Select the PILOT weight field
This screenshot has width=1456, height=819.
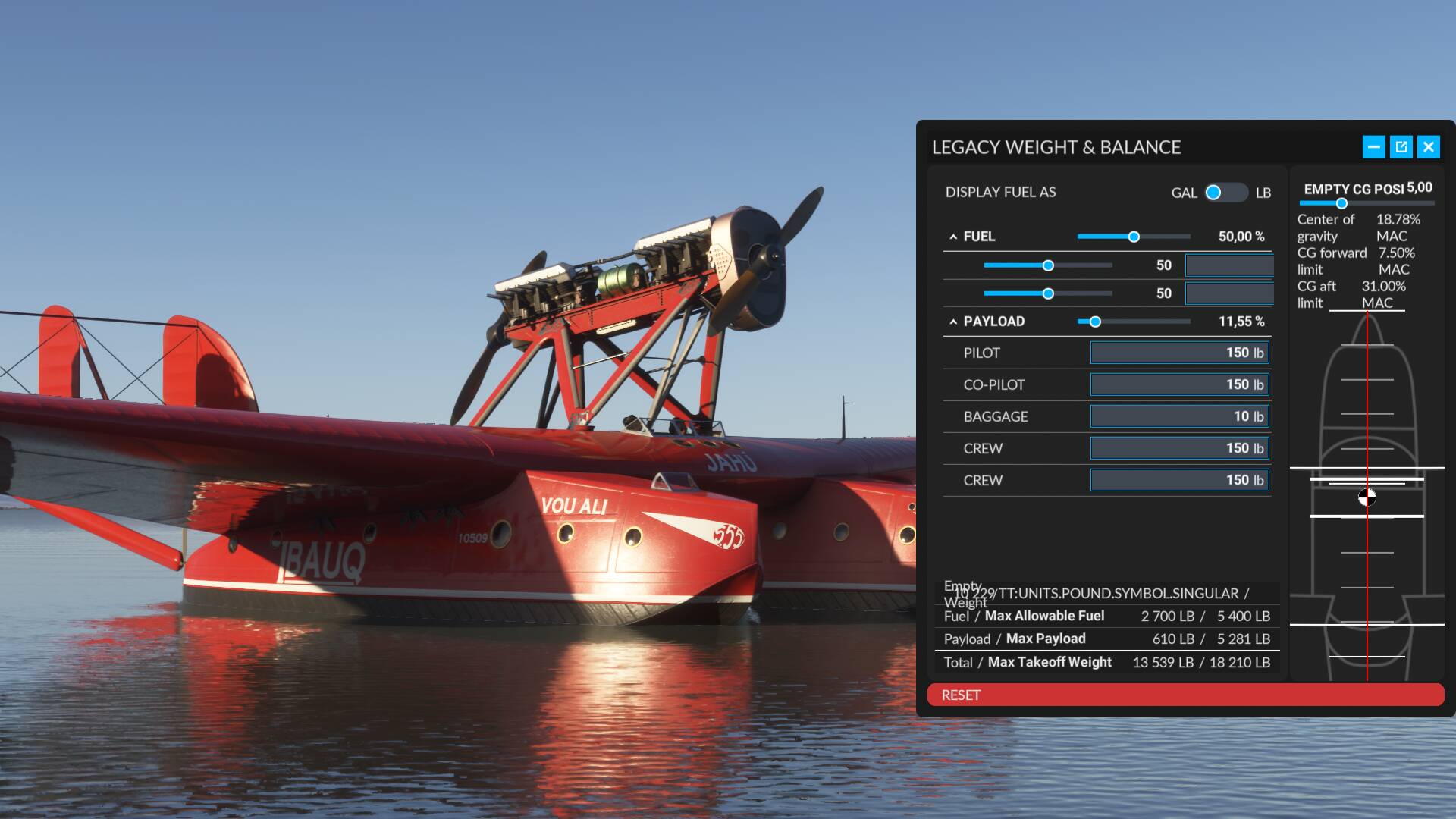click(1179, 353)
